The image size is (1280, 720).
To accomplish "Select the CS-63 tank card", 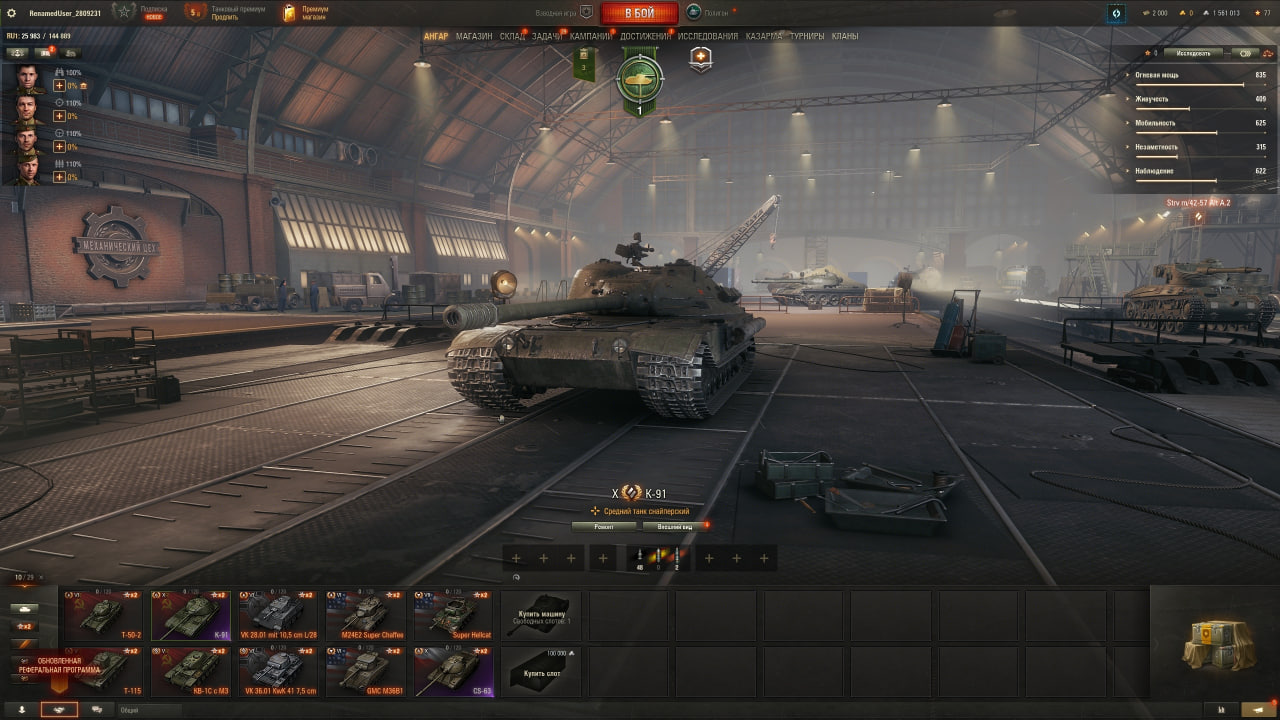I will 453,672.
